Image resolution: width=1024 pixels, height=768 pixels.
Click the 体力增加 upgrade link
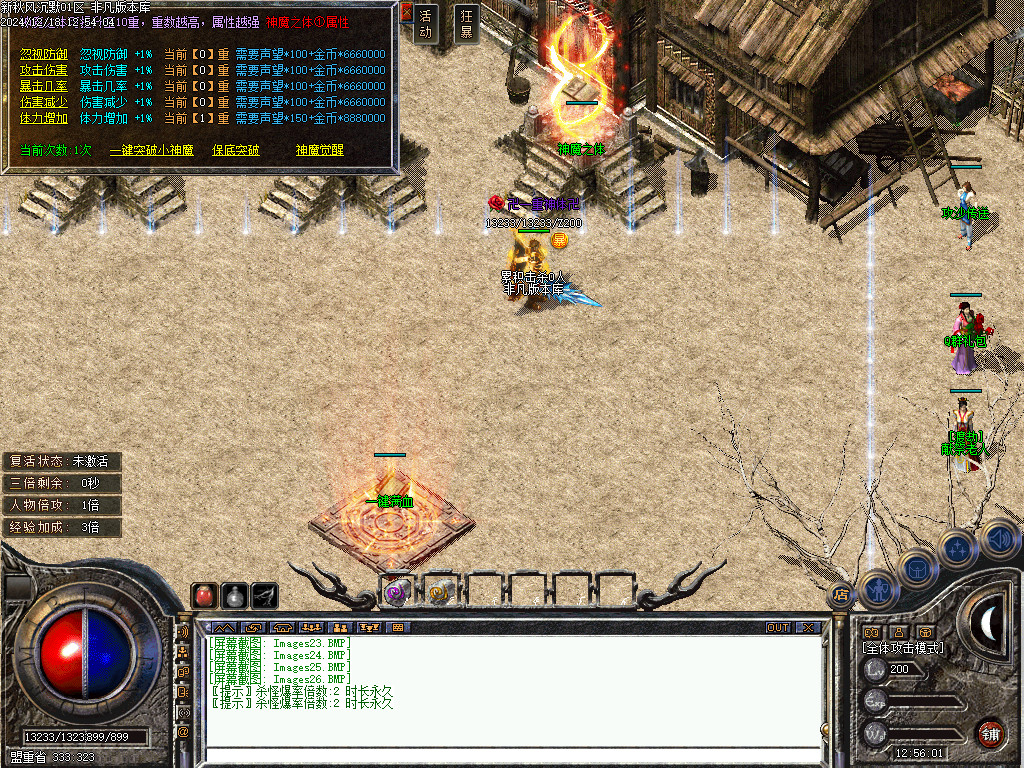pos(43,118)
